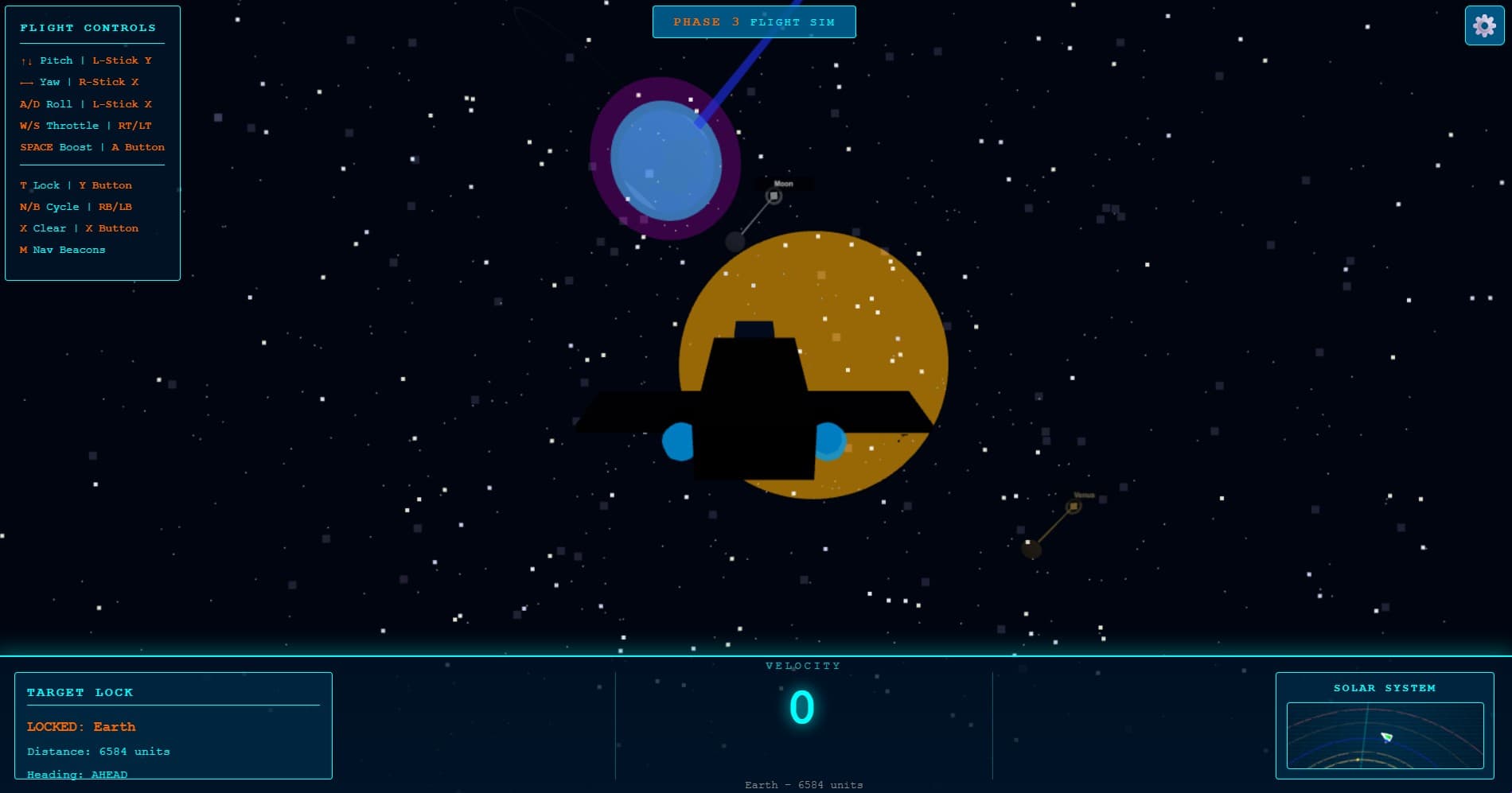
Task: Toggle target lock via T Lock entry
Action: [76, 185]
